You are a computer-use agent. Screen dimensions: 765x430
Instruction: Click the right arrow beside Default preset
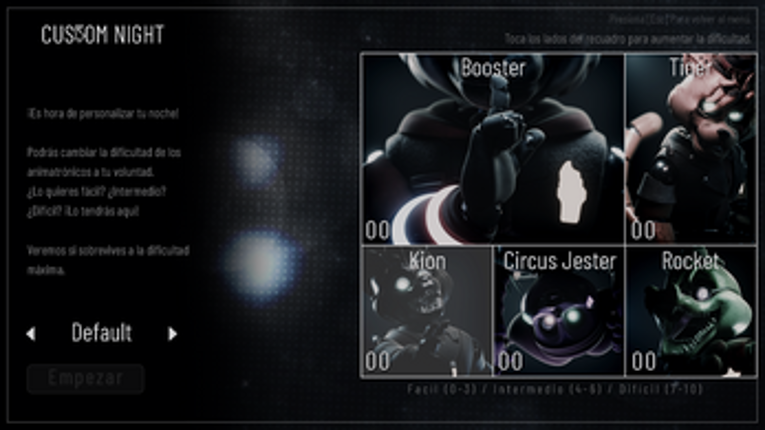tap(172, 334)
